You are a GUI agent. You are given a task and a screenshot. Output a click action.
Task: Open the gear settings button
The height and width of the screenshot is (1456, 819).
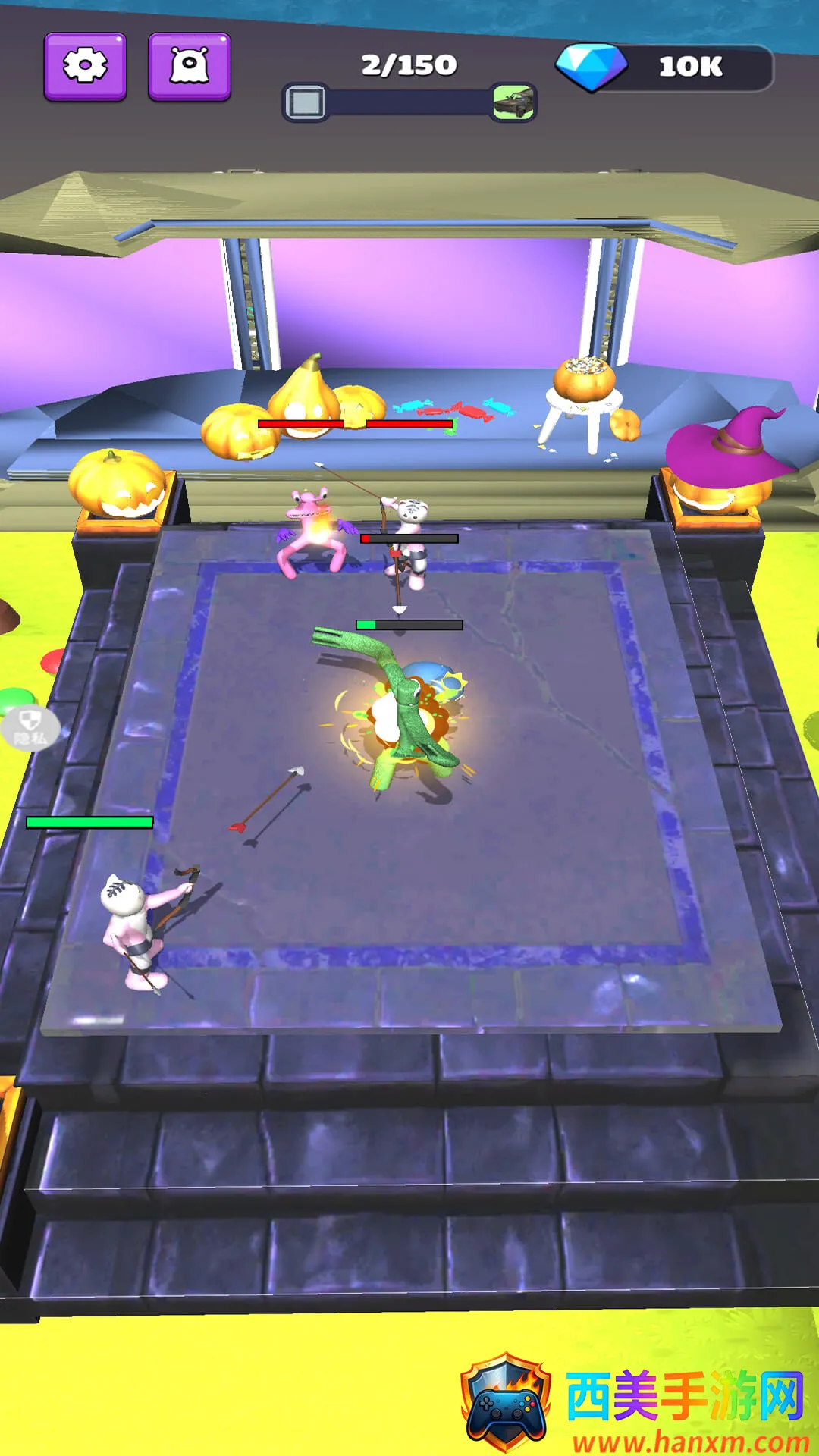[x=85, y=67]
